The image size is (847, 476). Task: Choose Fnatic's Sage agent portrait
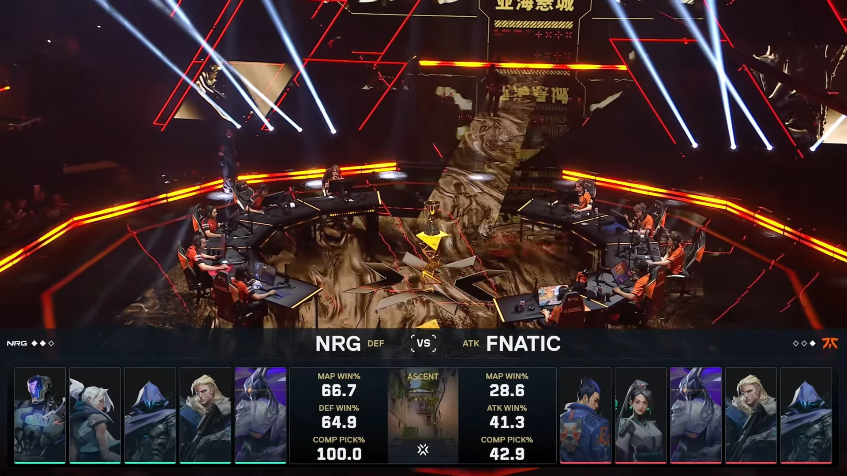pyautogui.click(x=641, y=415)
